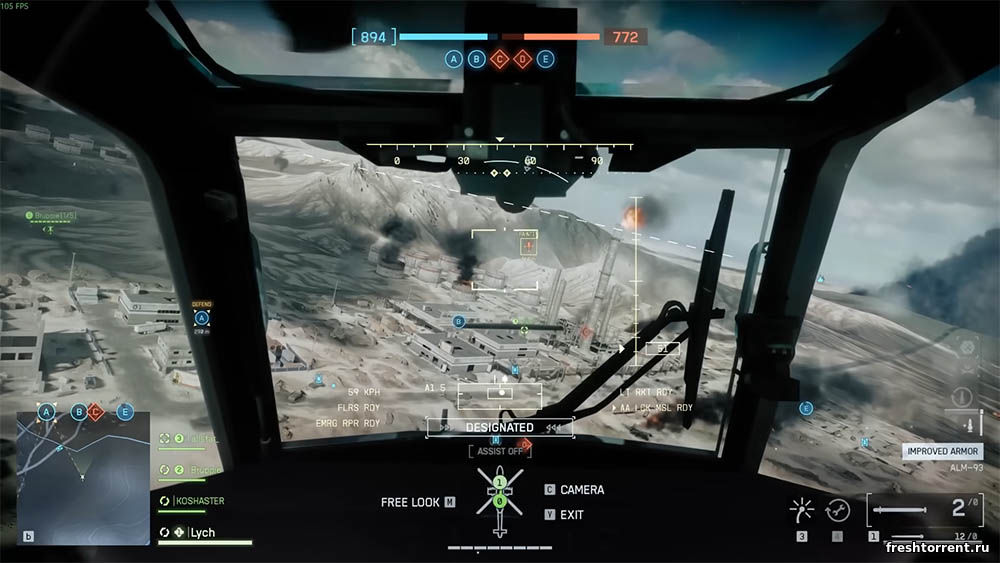Select the DESIGNATED target indicator

[500, 427]
